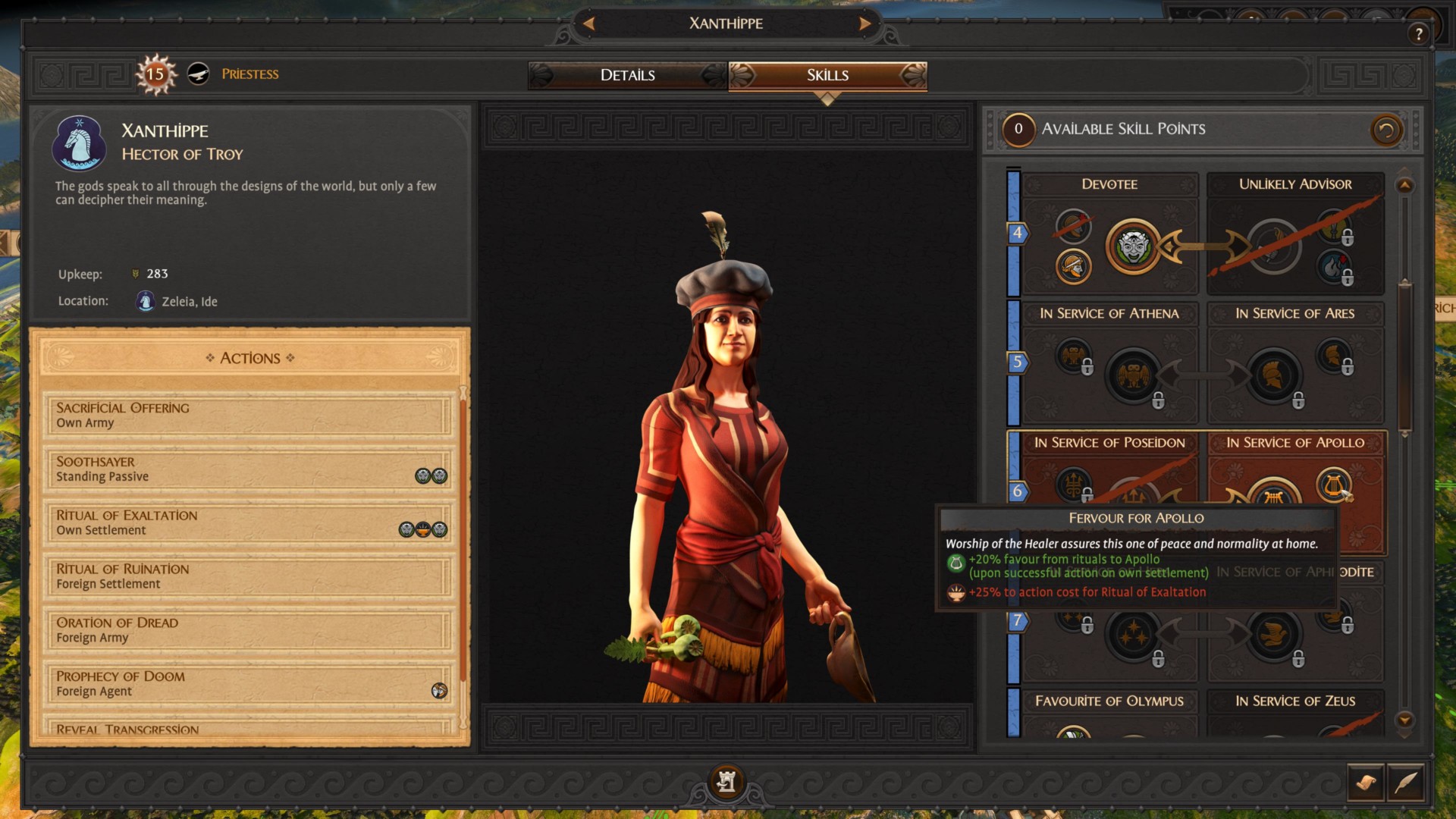This screenshot has height=819, width=1456.
Task: Go to next character with right arrow
Action: coord(864,24)
